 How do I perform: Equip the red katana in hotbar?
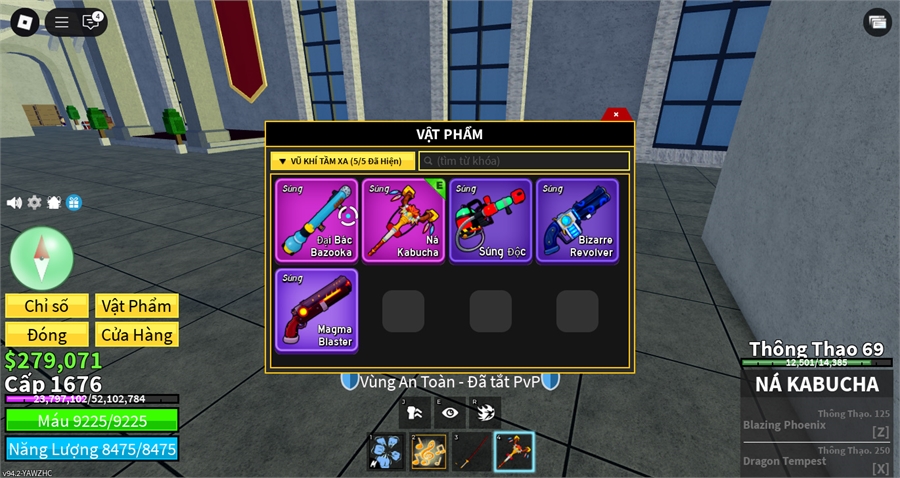[x=471, y=452]
